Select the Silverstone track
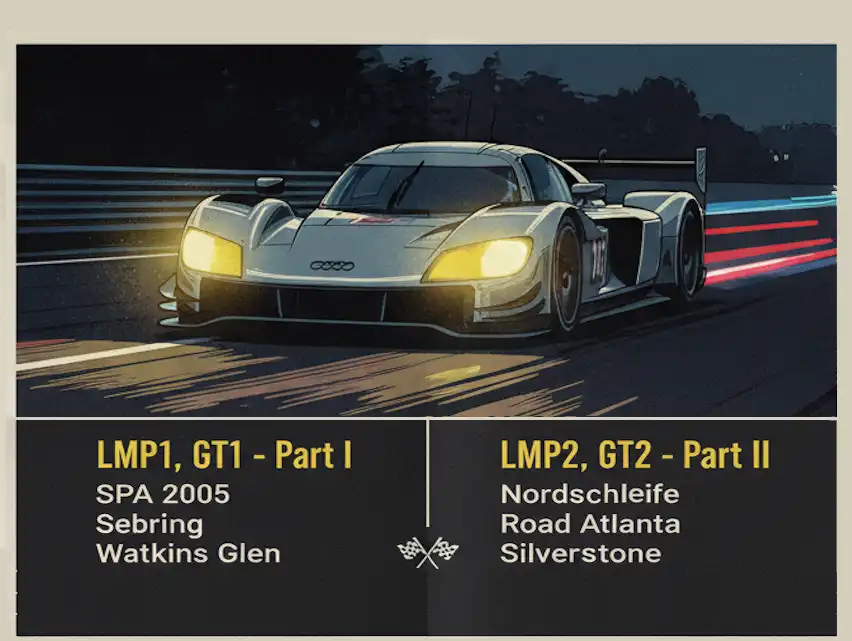This screenshot has height=641, width=852. tap(581, 553)
